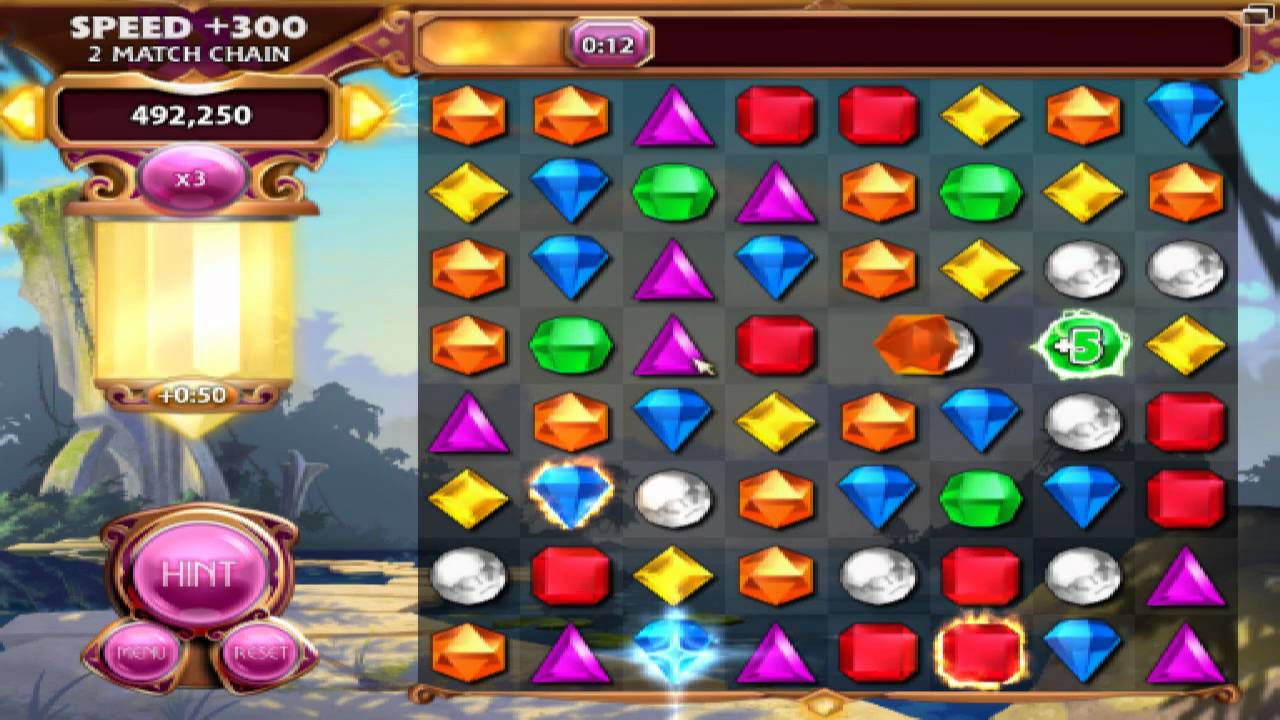Click the pink HINT button

coord(198,574)
